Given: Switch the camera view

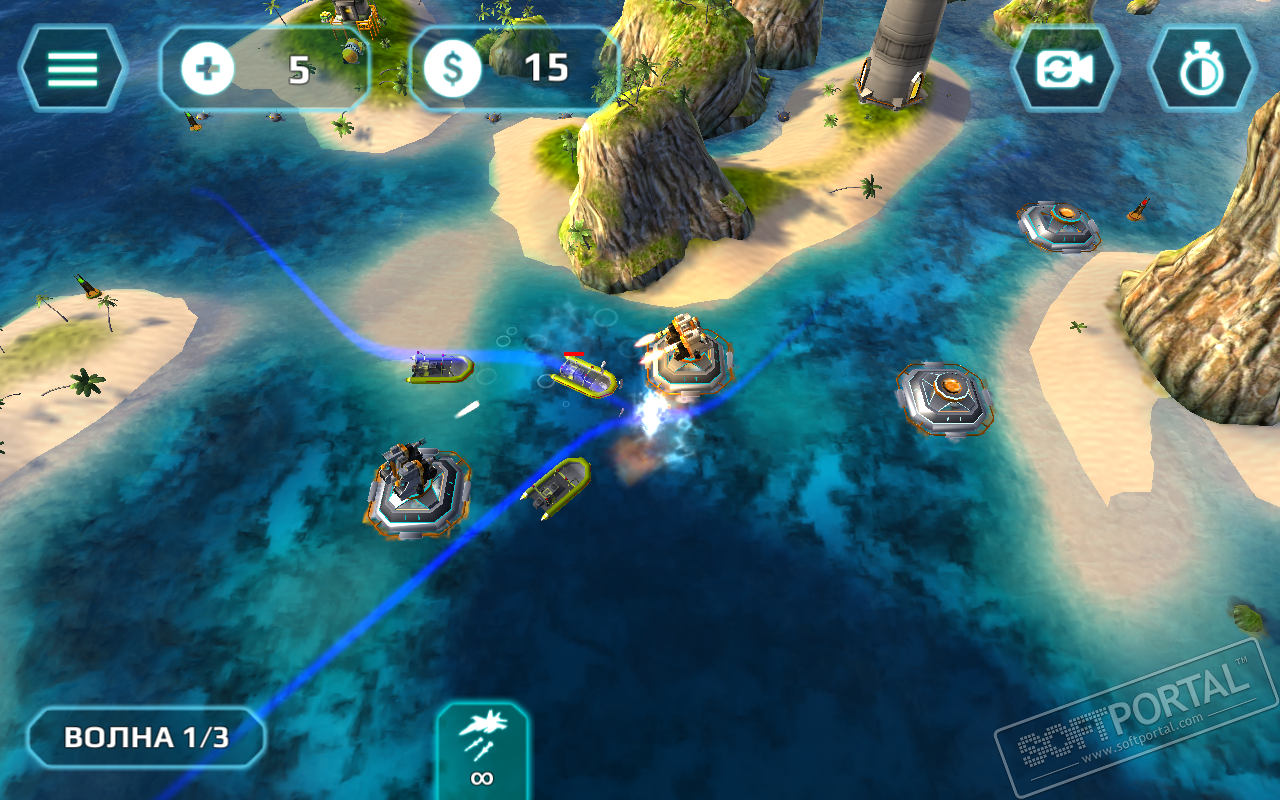Looking at the screenshot, I should [x=1064, y=69].
